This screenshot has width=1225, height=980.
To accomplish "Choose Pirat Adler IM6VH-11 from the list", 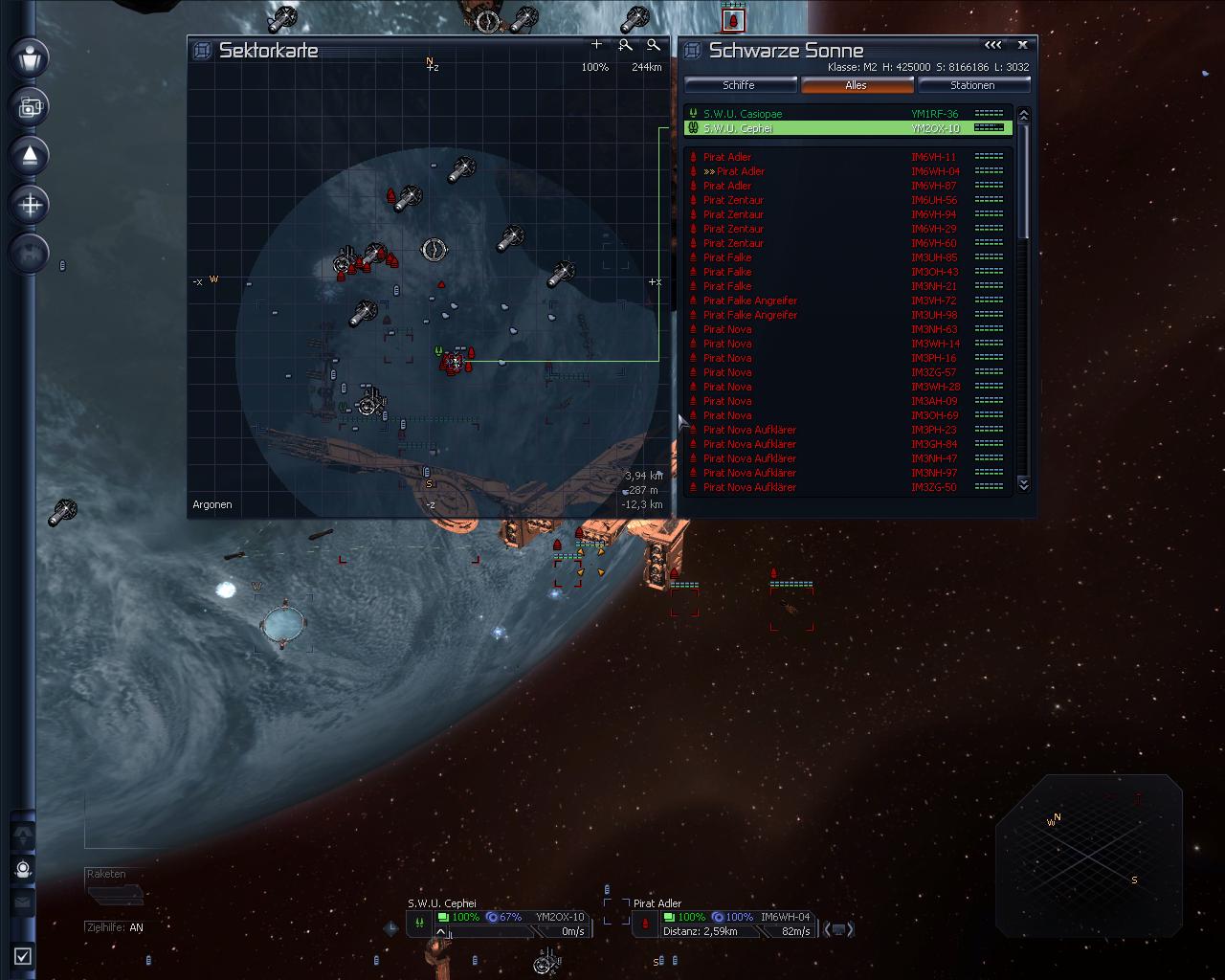I will click(727, 157).
